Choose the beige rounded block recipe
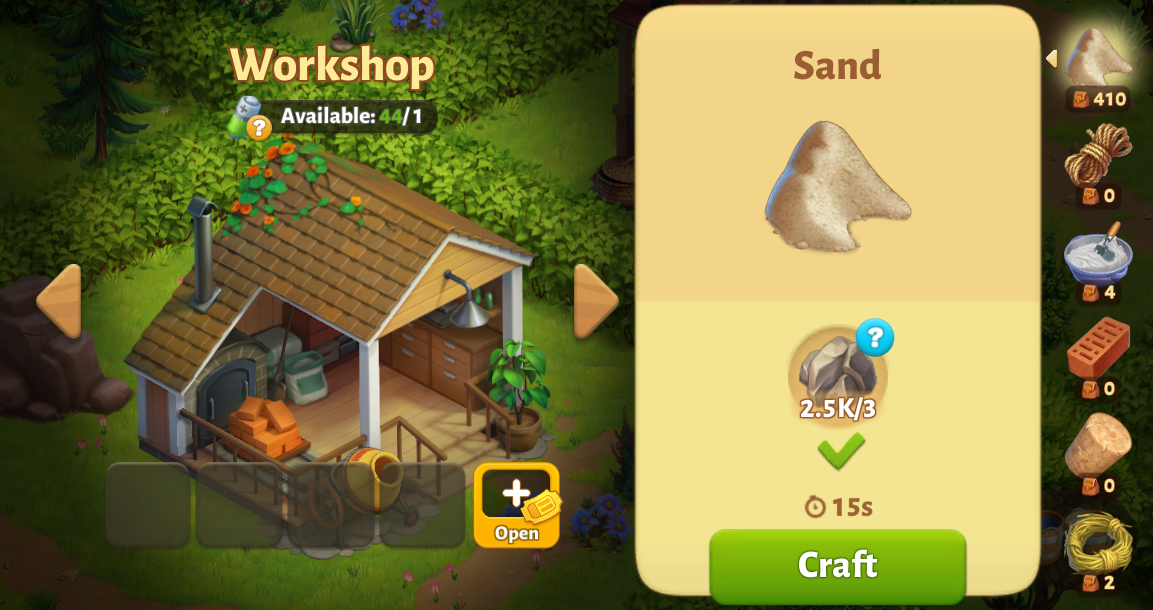 click(1098, 445)
